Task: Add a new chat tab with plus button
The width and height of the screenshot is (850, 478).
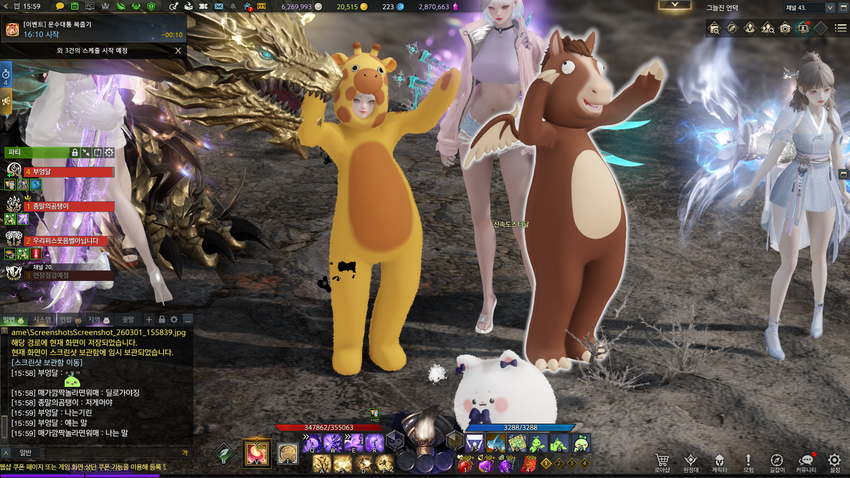Action: pos(148,320)
